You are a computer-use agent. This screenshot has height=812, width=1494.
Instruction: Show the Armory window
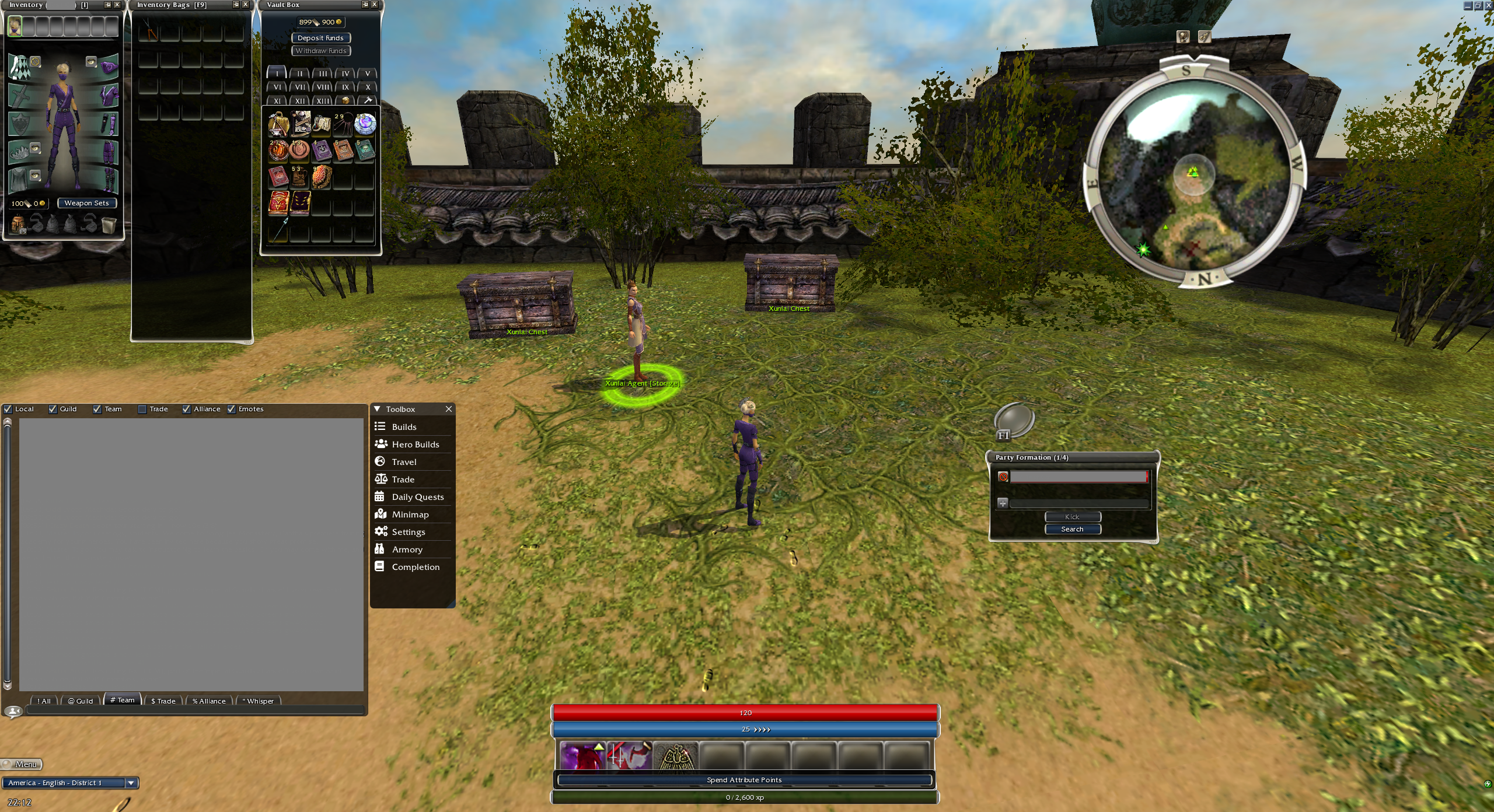tap(407, 549)
